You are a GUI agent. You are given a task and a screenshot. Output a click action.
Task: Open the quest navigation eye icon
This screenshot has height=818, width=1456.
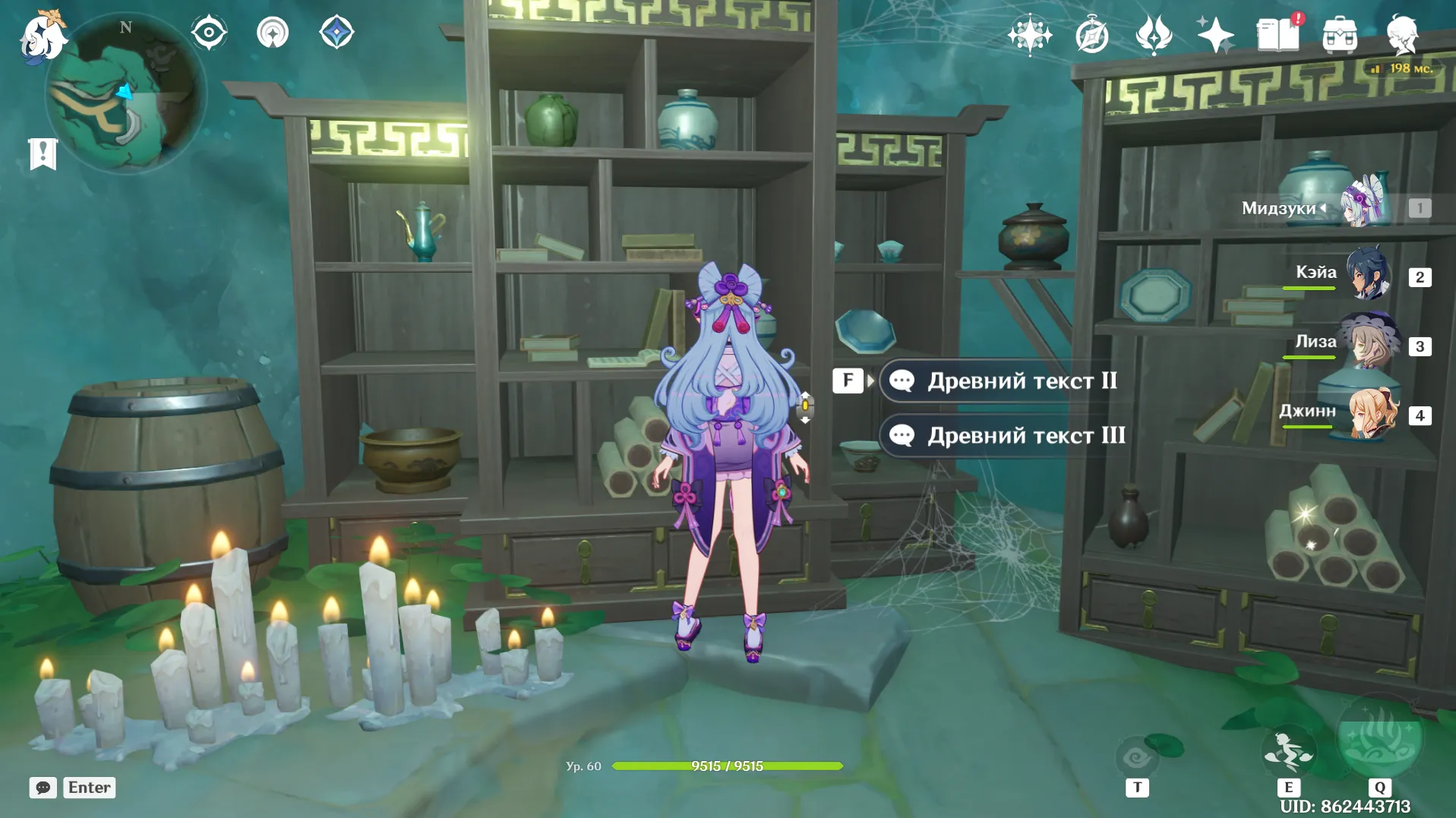tap(209, 33)
